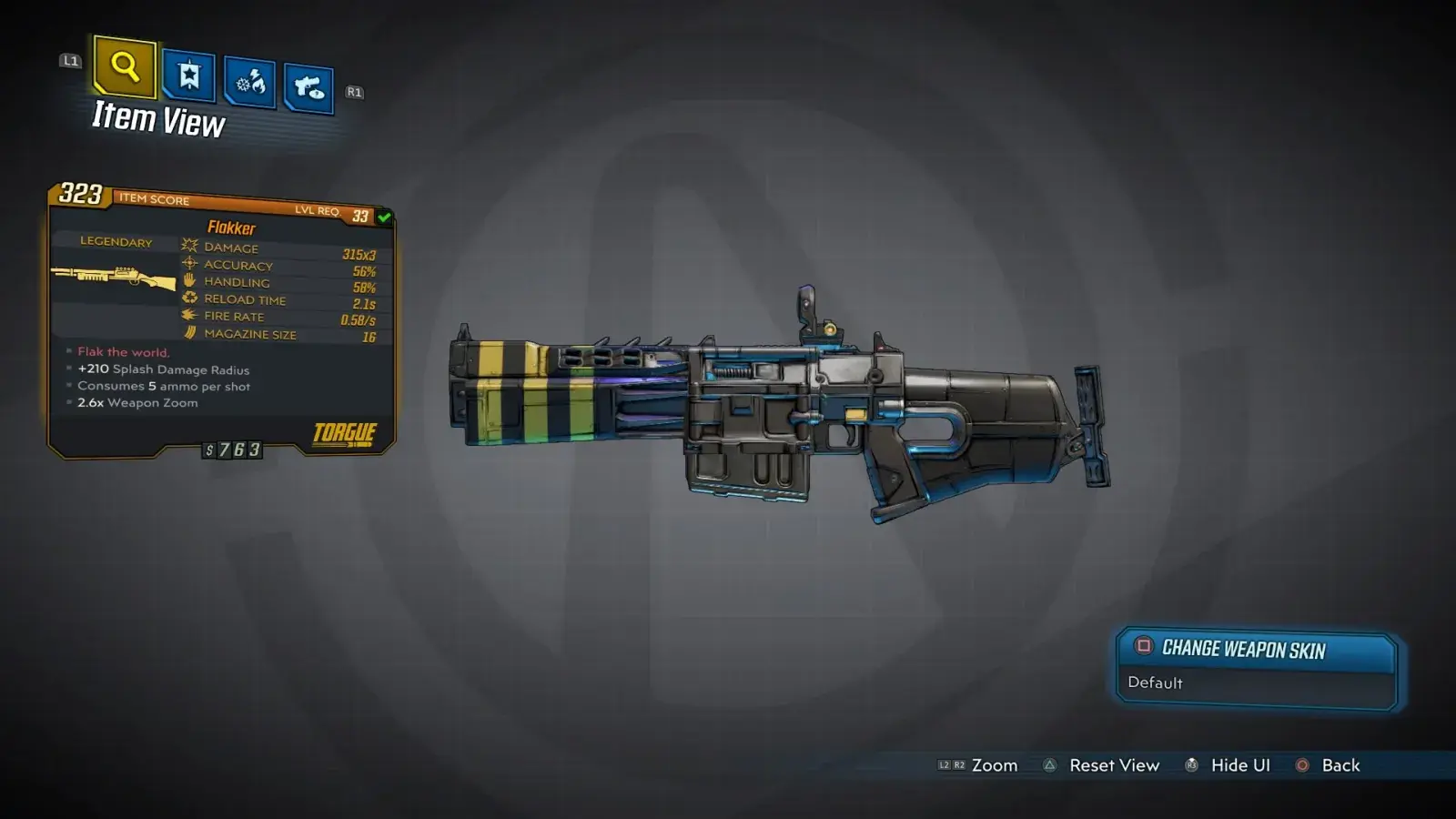Viewport: 1456px width, 819px height.
Task: Switch to the pistol icon tab
Action: [x=308, y=88]
